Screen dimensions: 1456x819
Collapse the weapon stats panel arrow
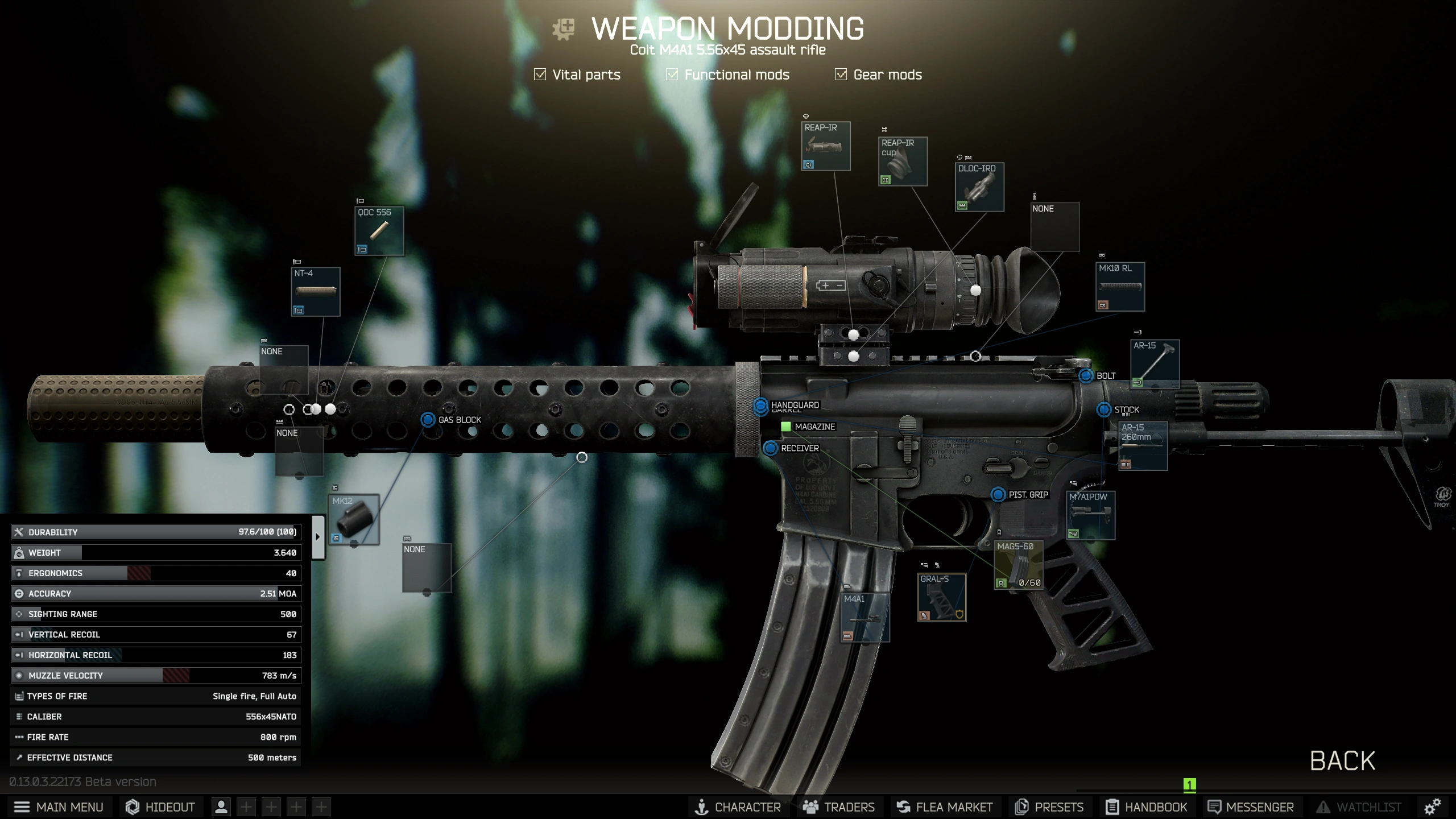pos(318,537)
